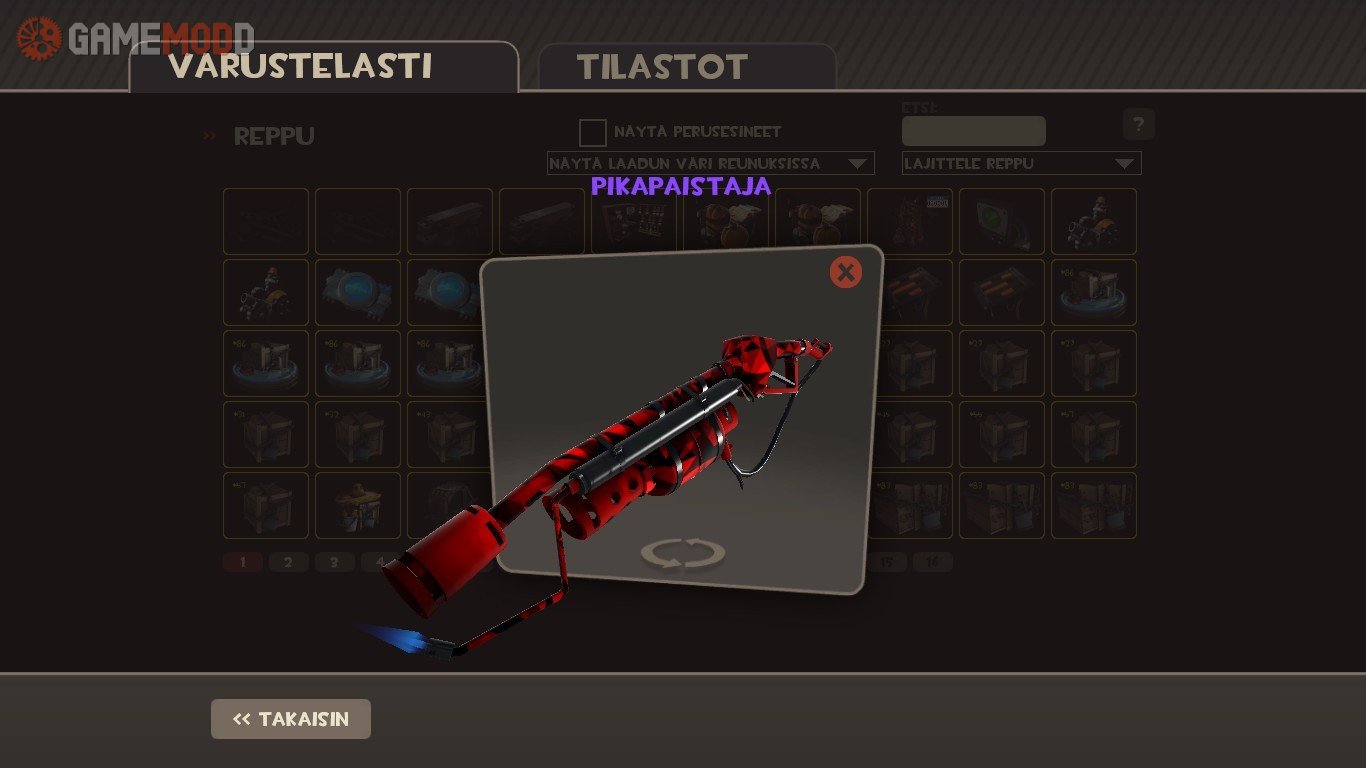Click the rotate arrows icon in preview
This screenshot has width=1366, height=768.
click(x=683, y=553)
